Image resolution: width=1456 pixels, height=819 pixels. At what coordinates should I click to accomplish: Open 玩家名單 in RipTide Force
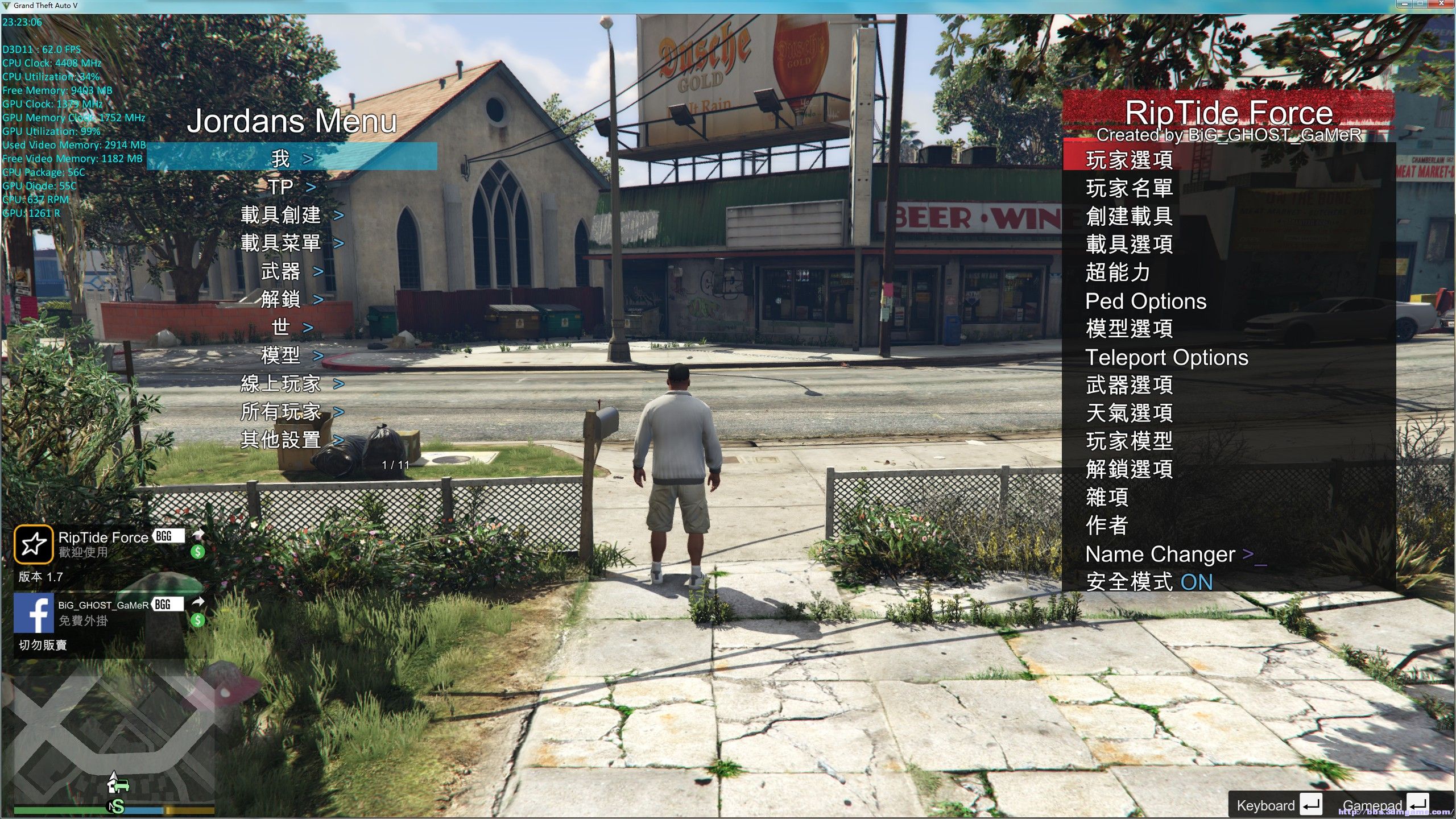pyautogui.click(x=1129, y=188)
